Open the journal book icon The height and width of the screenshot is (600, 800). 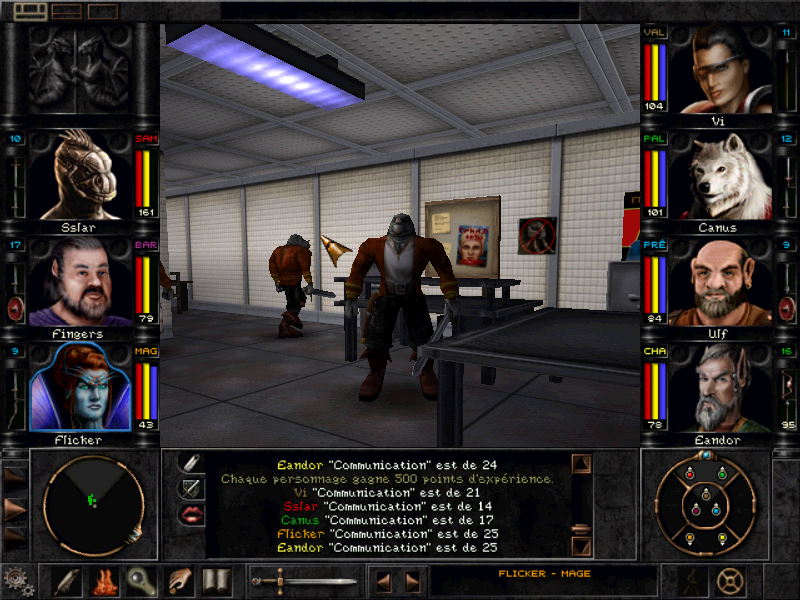click(x=216, y=580)
